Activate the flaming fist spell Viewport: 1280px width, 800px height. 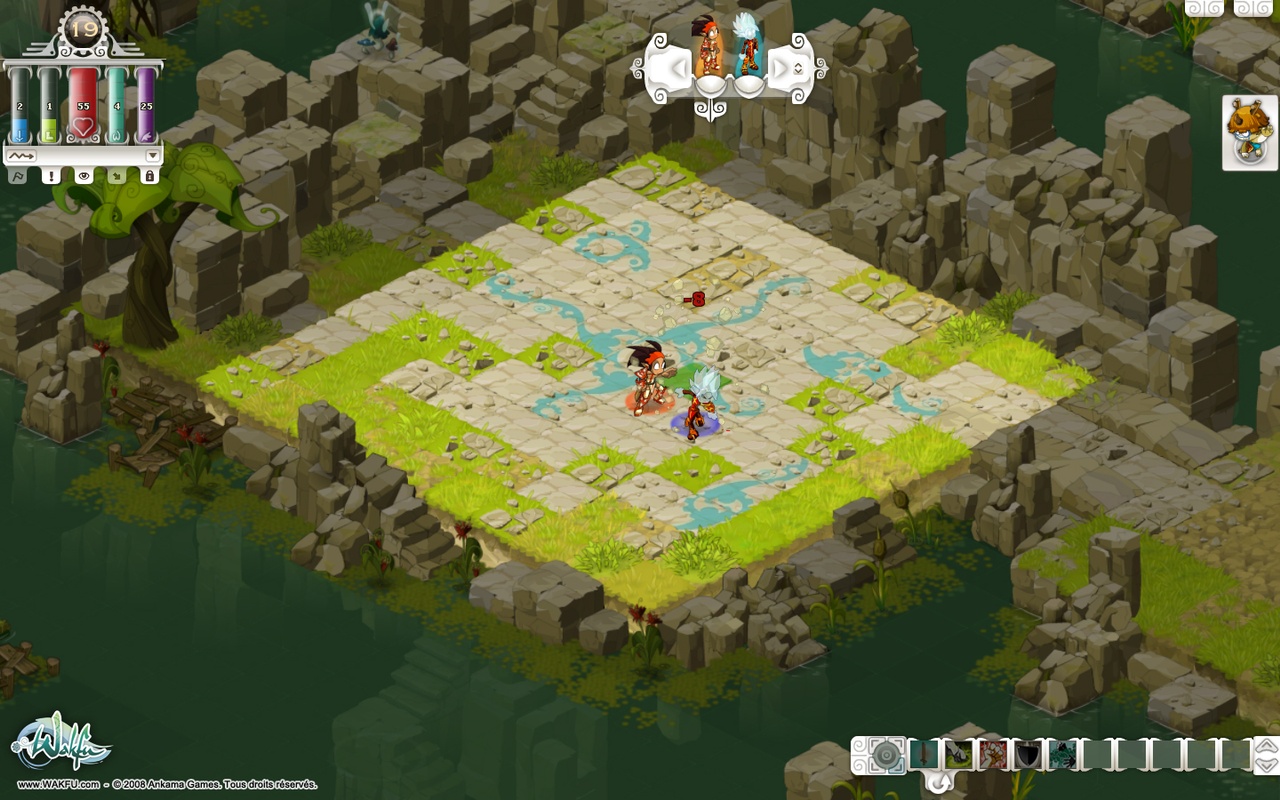pyautogui.click(x=991, y=753)
